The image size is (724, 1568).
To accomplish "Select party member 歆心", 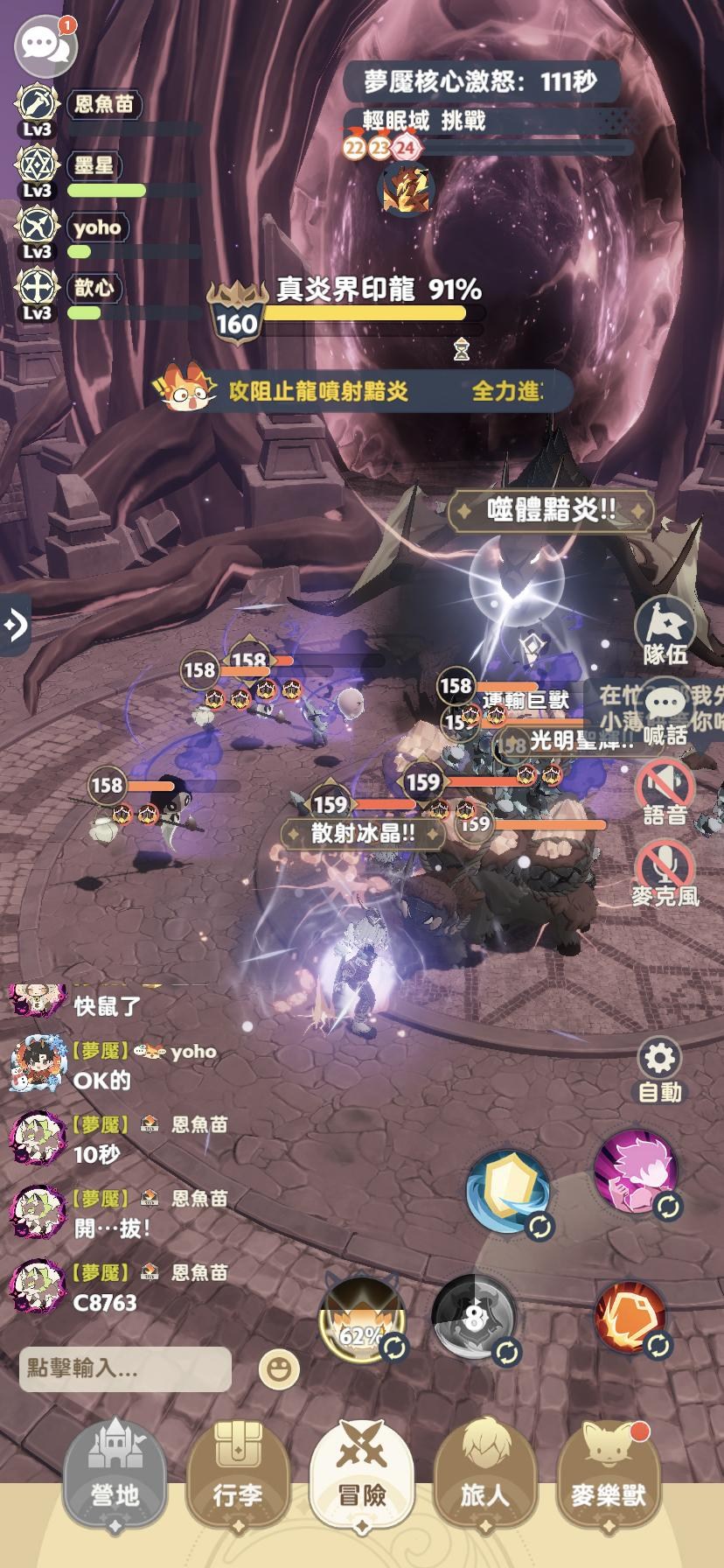I will point(94,288).
